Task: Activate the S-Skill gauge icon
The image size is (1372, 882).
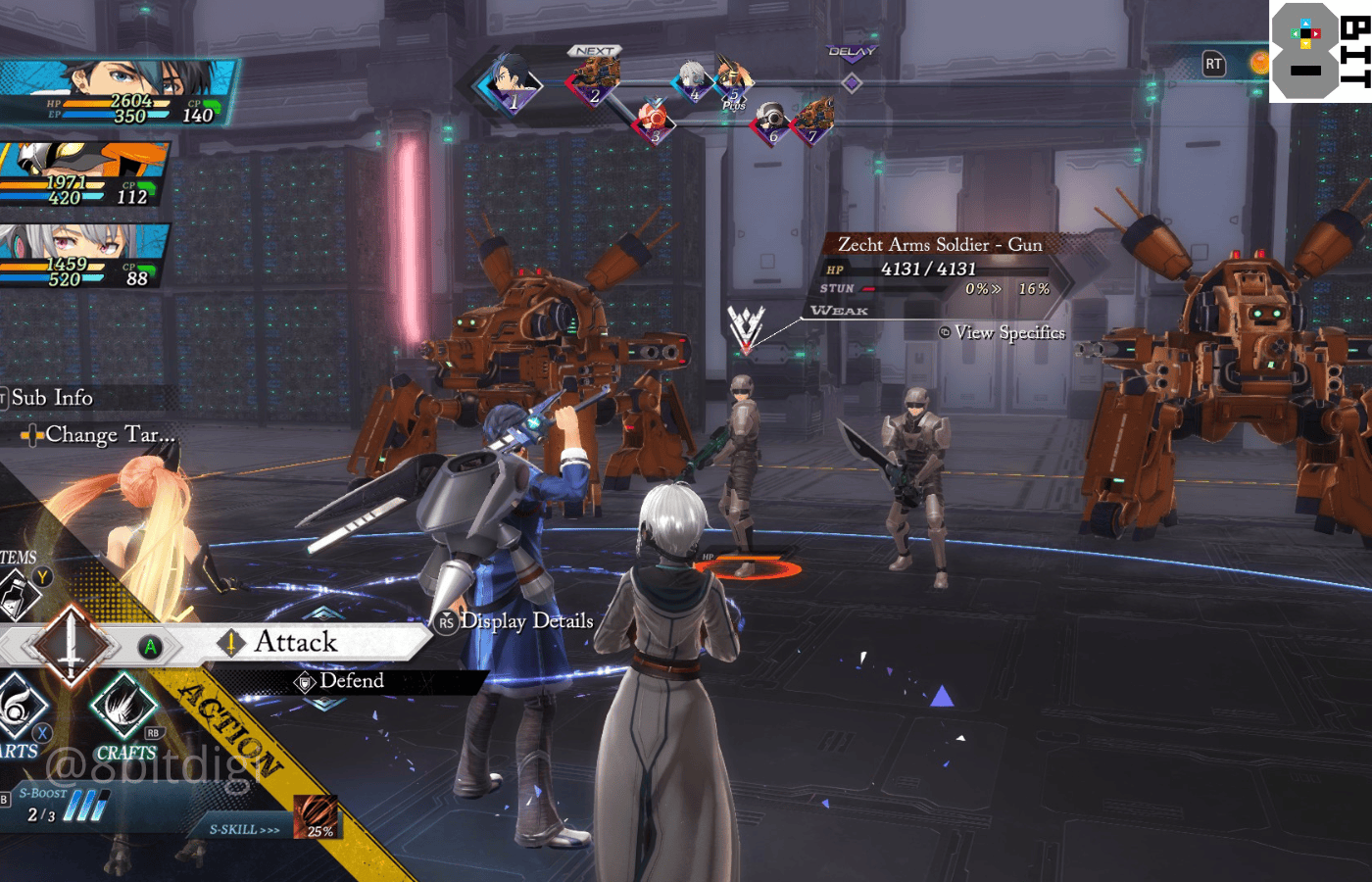Action: click(x=316, y=817)
